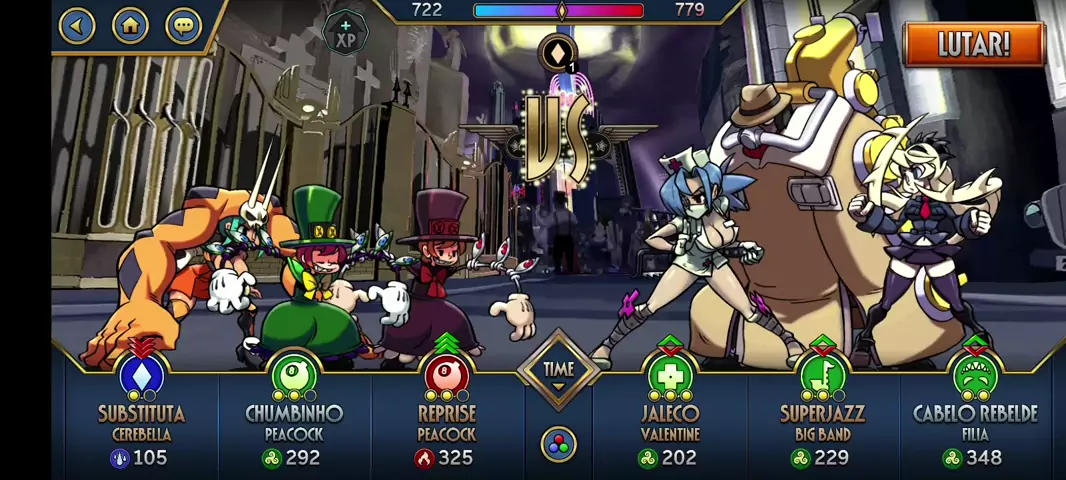This screenshot has width=1066, height=480.
Task: Start the fight with the LUTAR! button
Action: point(973,44)
